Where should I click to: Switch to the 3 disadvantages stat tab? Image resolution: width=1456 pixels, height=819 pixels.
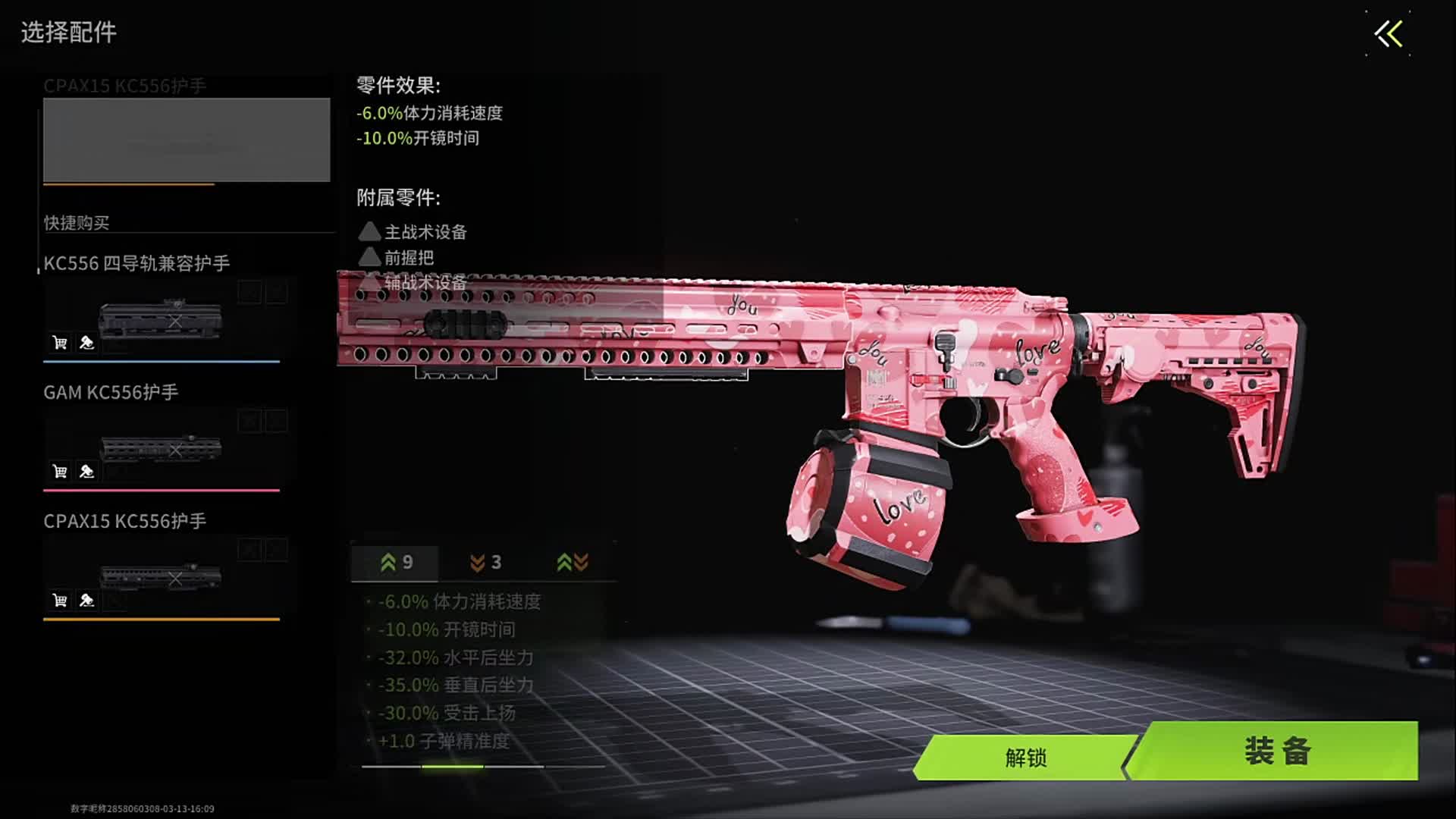pos(485,563)
